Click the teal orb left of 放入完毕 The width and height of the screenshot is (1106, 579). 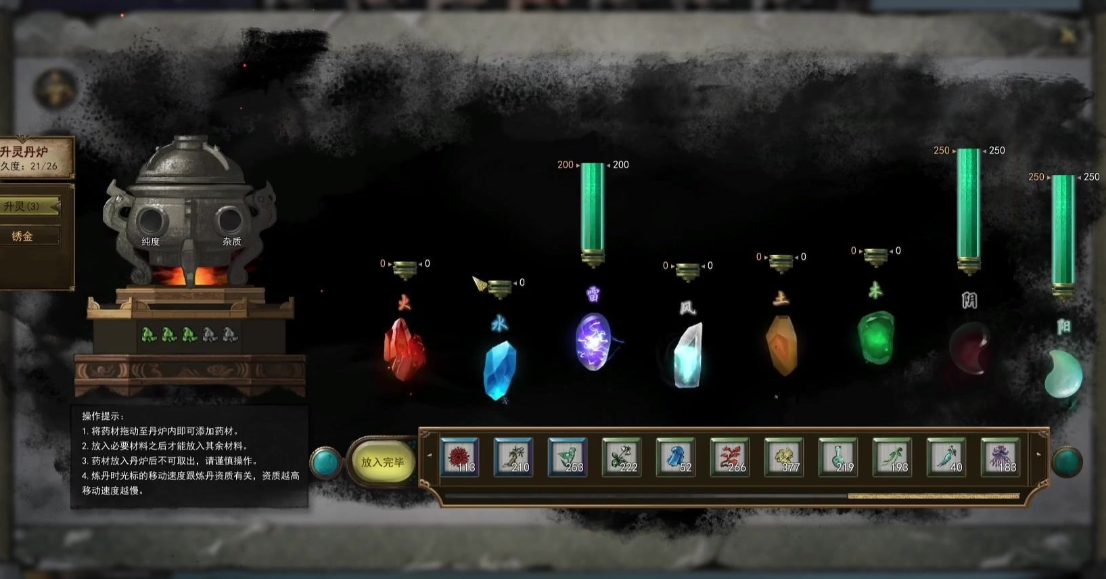pos(325,462)
